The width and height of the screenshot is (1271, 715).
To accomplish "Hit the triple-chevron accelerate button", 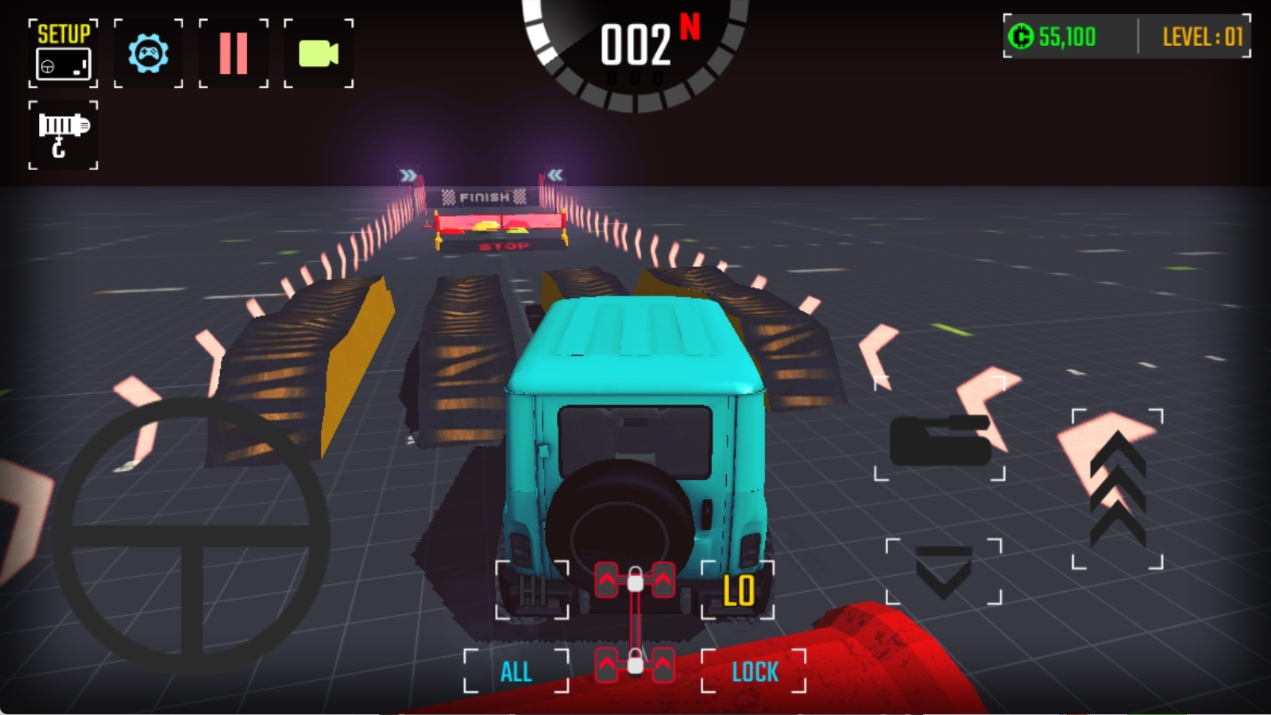I will point(1117,489).
